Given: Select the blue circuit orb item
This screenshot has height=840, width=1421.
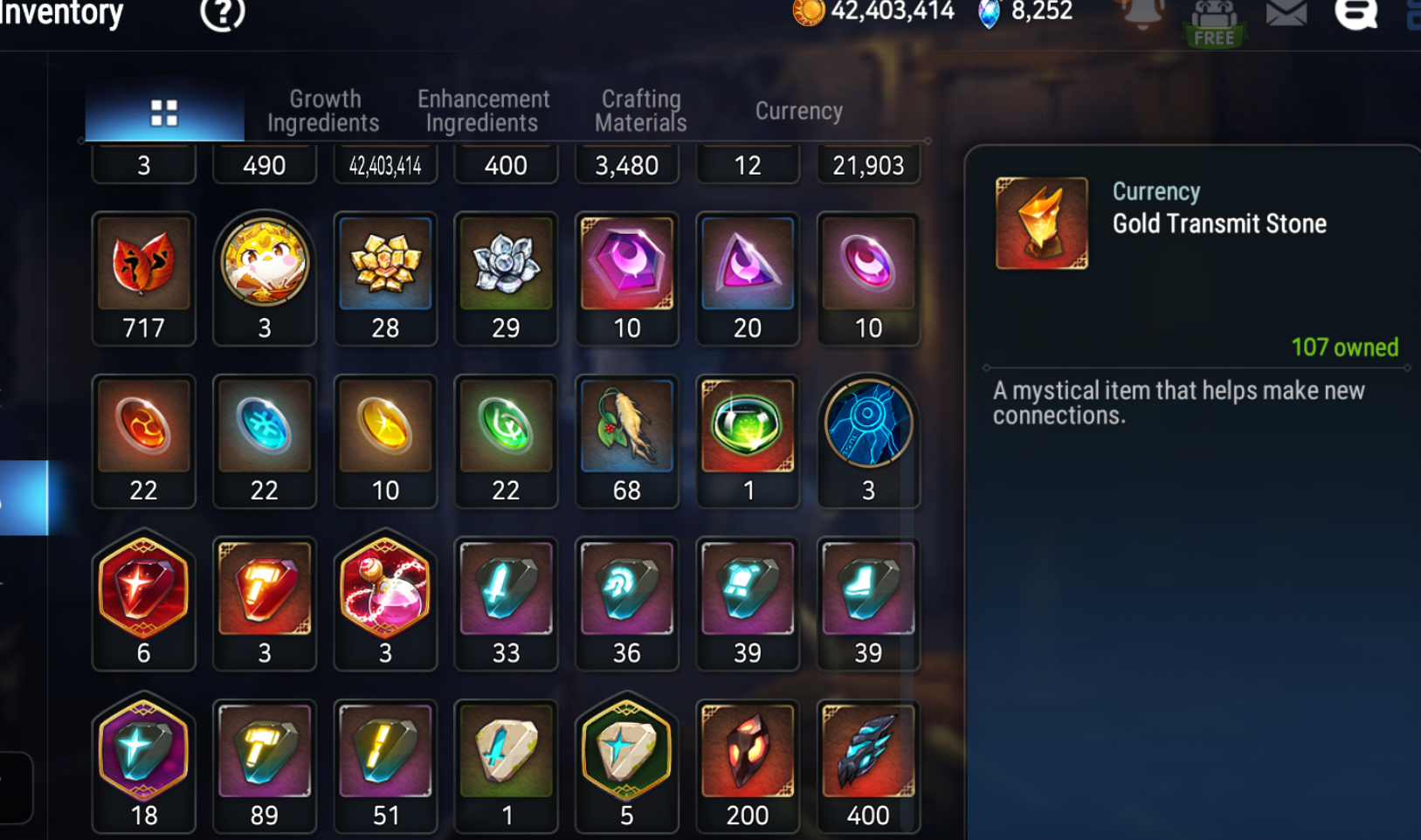Looking at the screenshot, I should (x=867, y=425).
